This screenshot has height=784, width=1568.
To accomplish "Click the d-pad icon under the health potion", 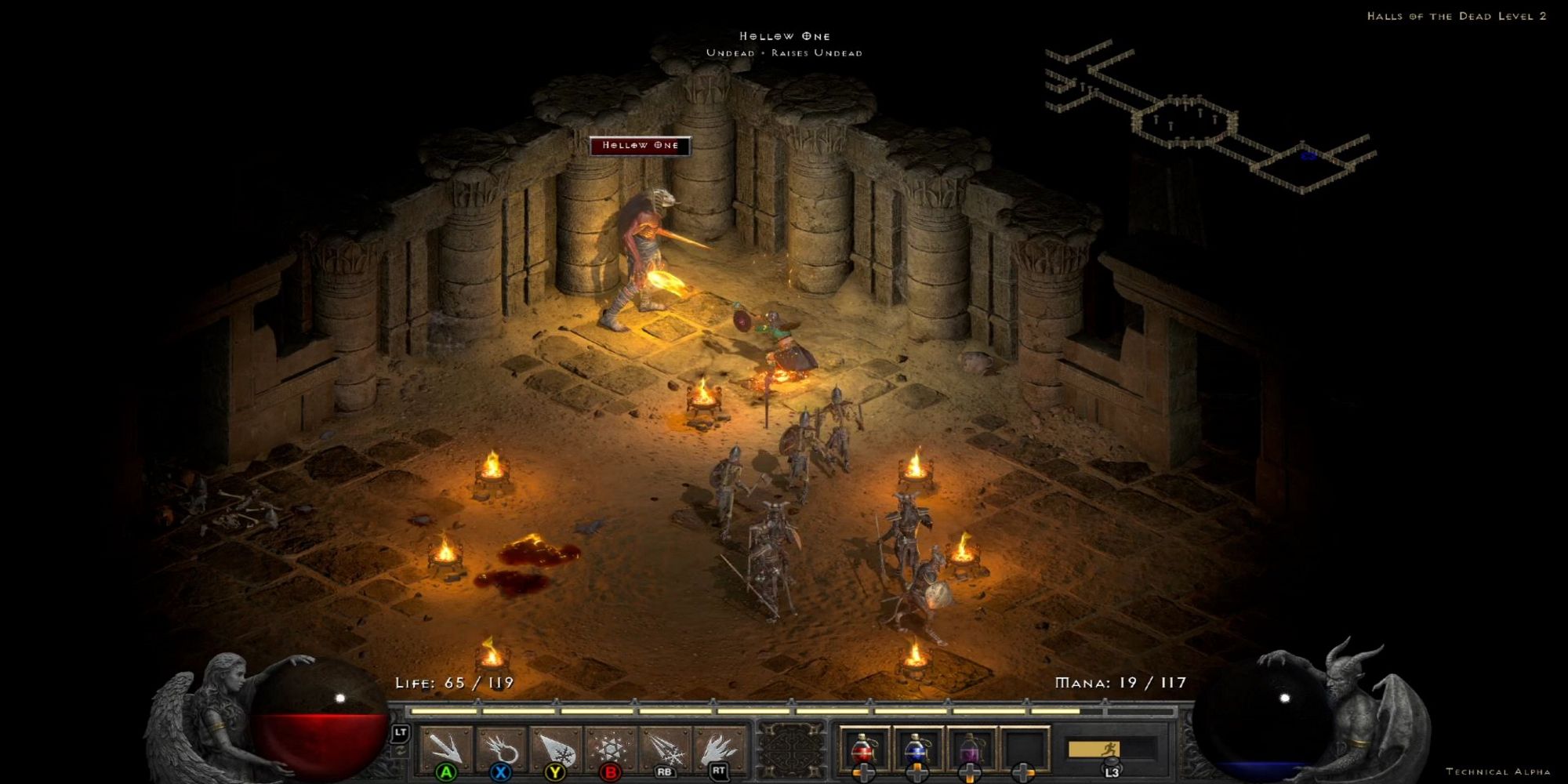I will coord(864,772).
